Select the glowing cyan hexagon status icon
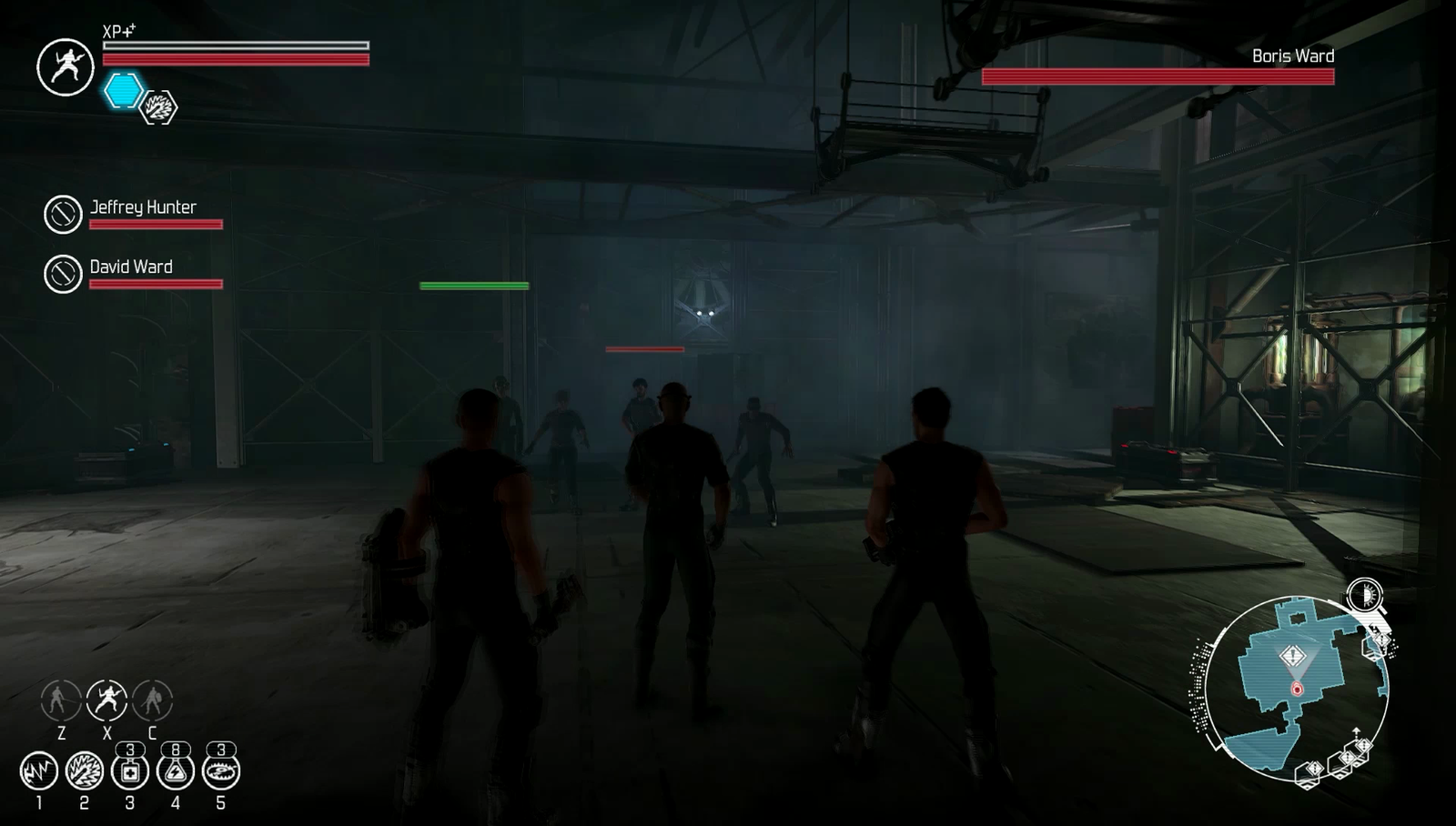Viewport: 1456px width, 826px height. [x=123, y=91]
